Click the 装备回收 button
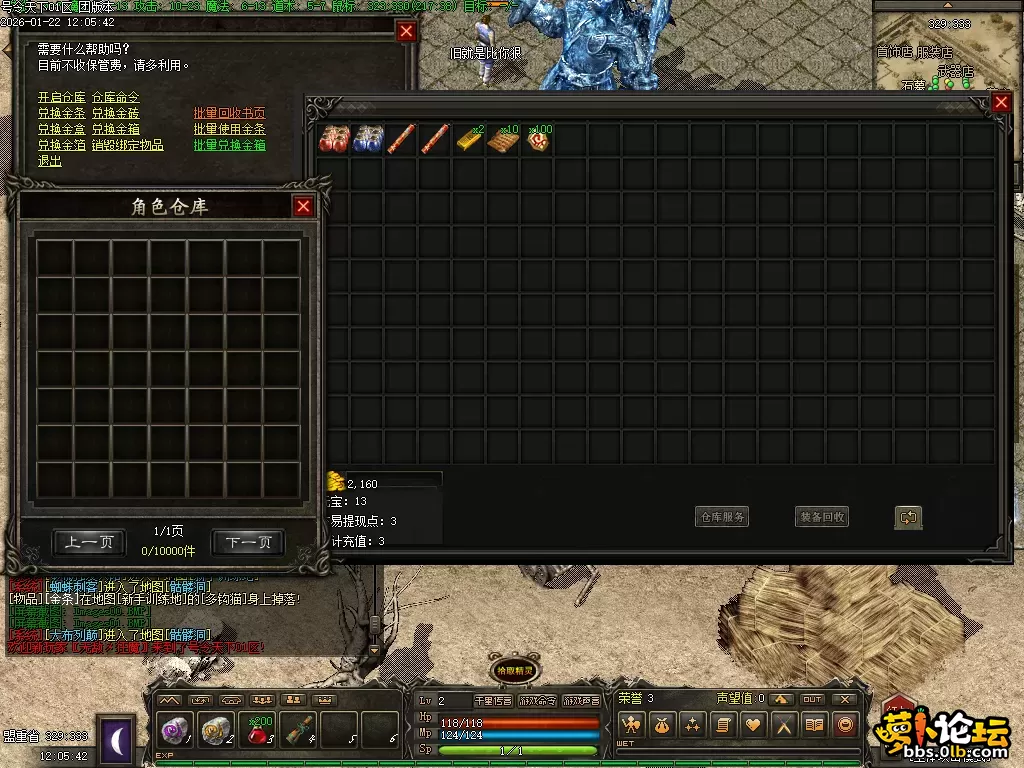The image size is (1024, 768). point(822,517)
